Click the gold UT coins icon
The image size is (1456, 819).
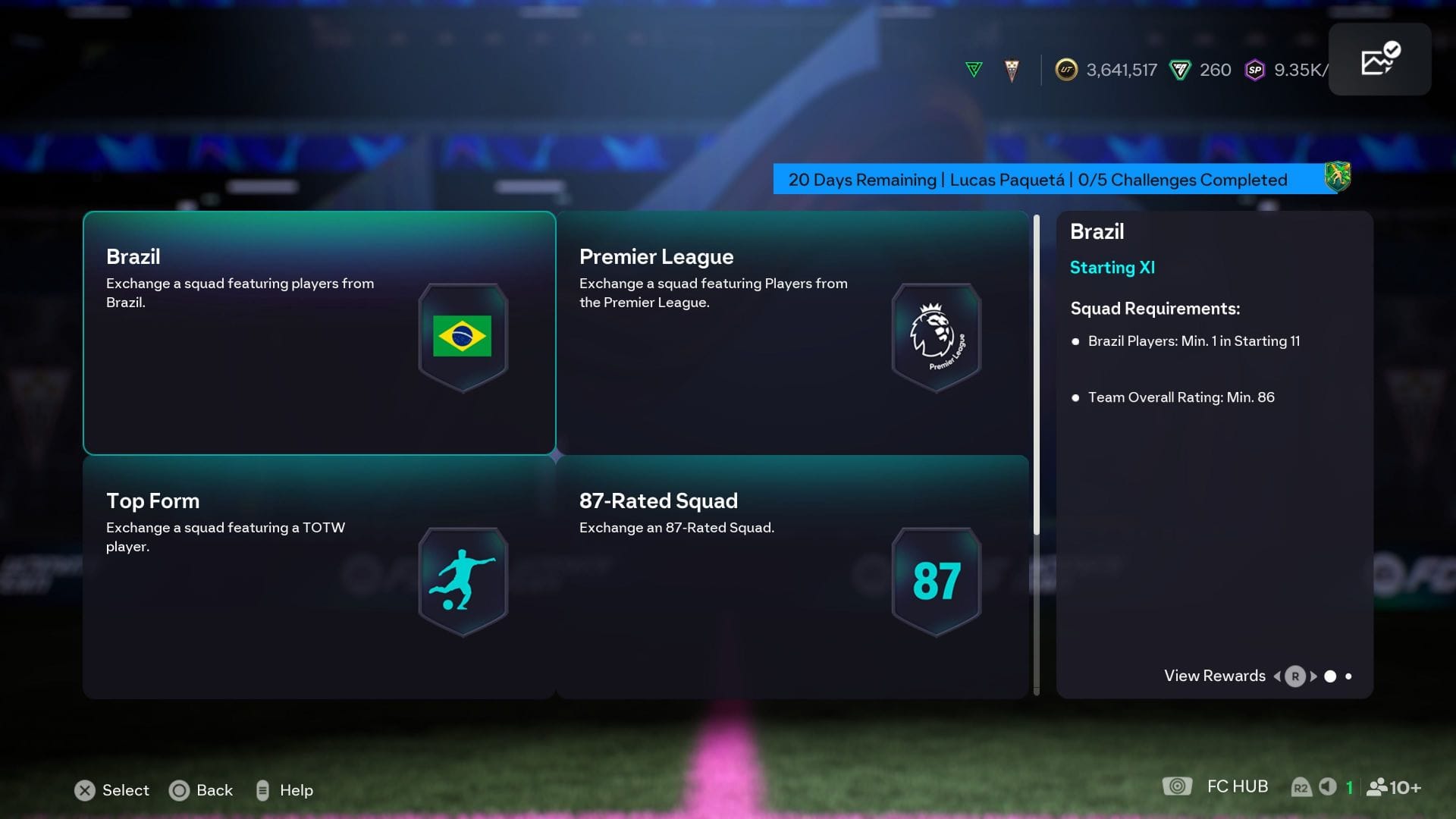pos(1067,70)
